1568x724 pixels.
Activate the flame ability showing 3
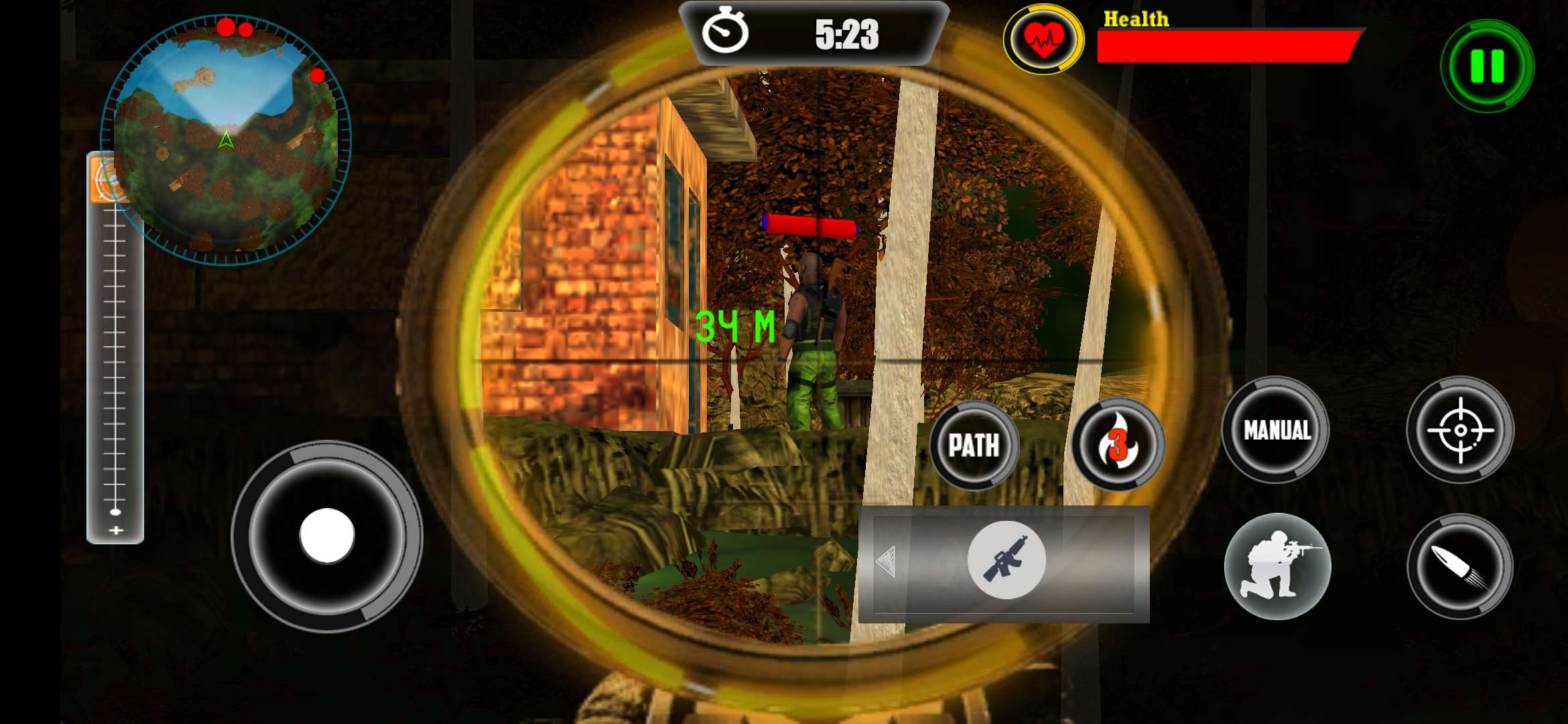click(1118, 444)
